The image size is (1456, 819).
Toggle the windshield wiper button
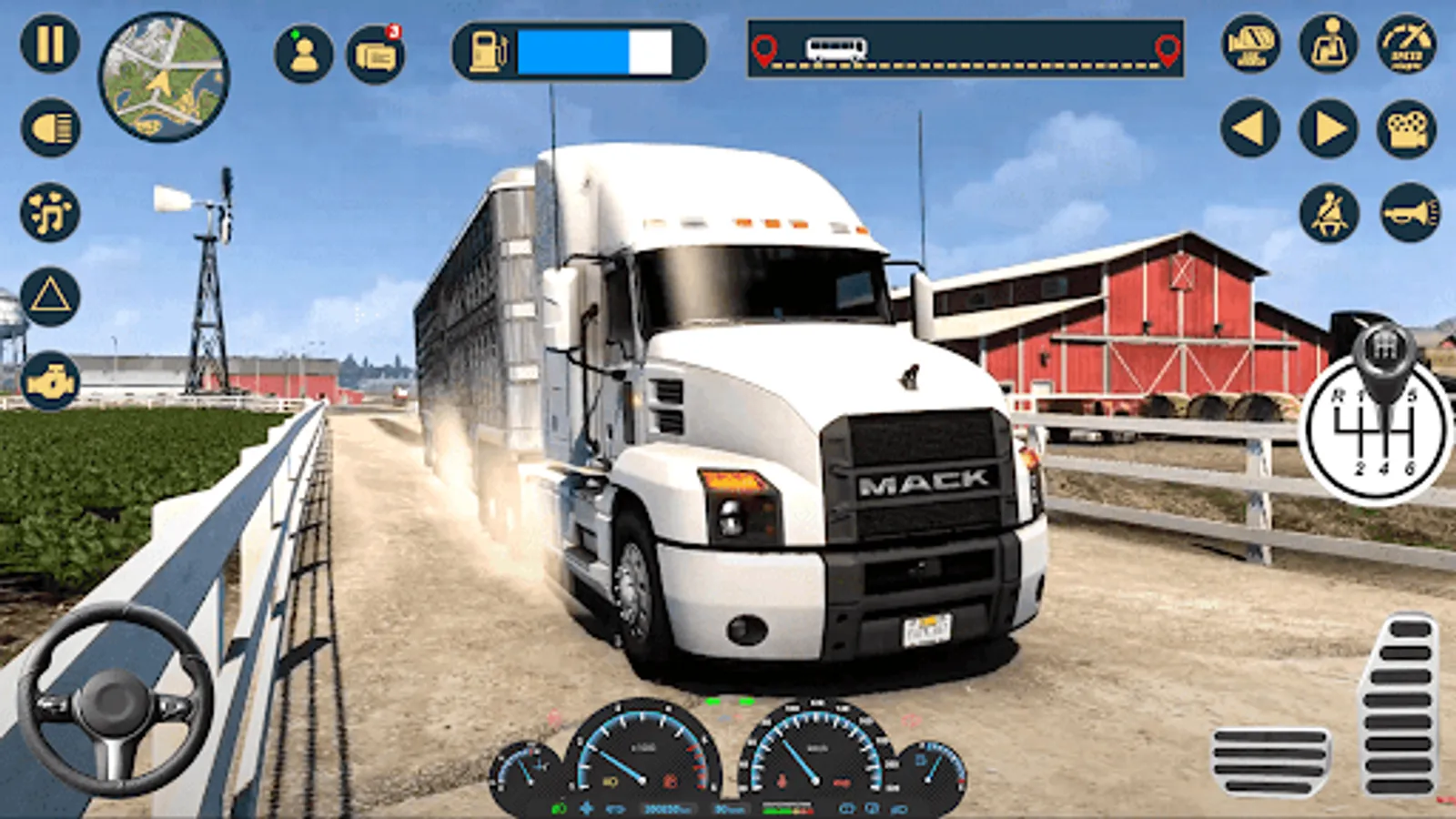pyautogui.click(x=1251, y=44)
